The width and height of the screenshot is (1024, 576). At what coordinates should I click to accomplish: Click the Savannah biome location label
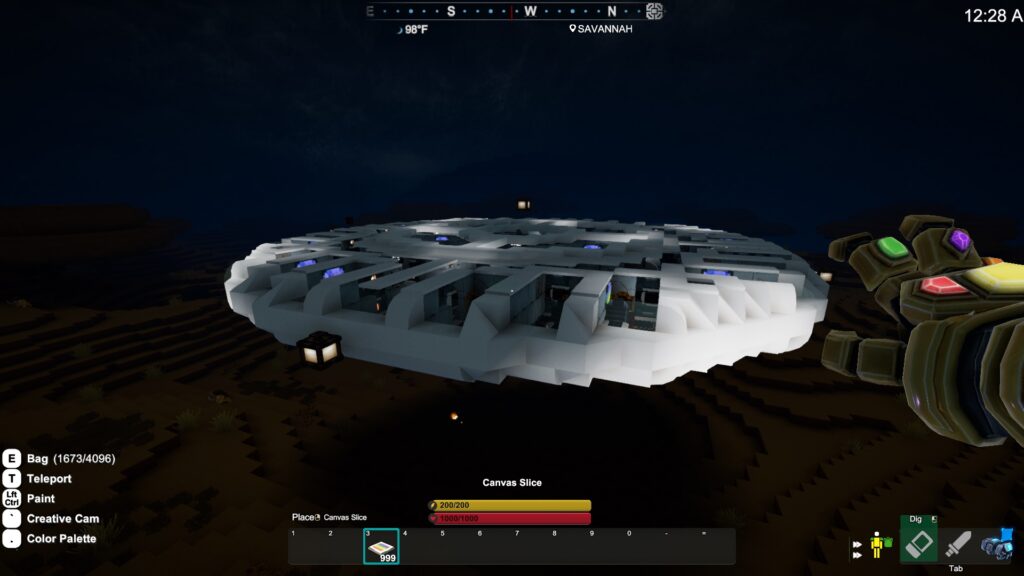[601, 29]
